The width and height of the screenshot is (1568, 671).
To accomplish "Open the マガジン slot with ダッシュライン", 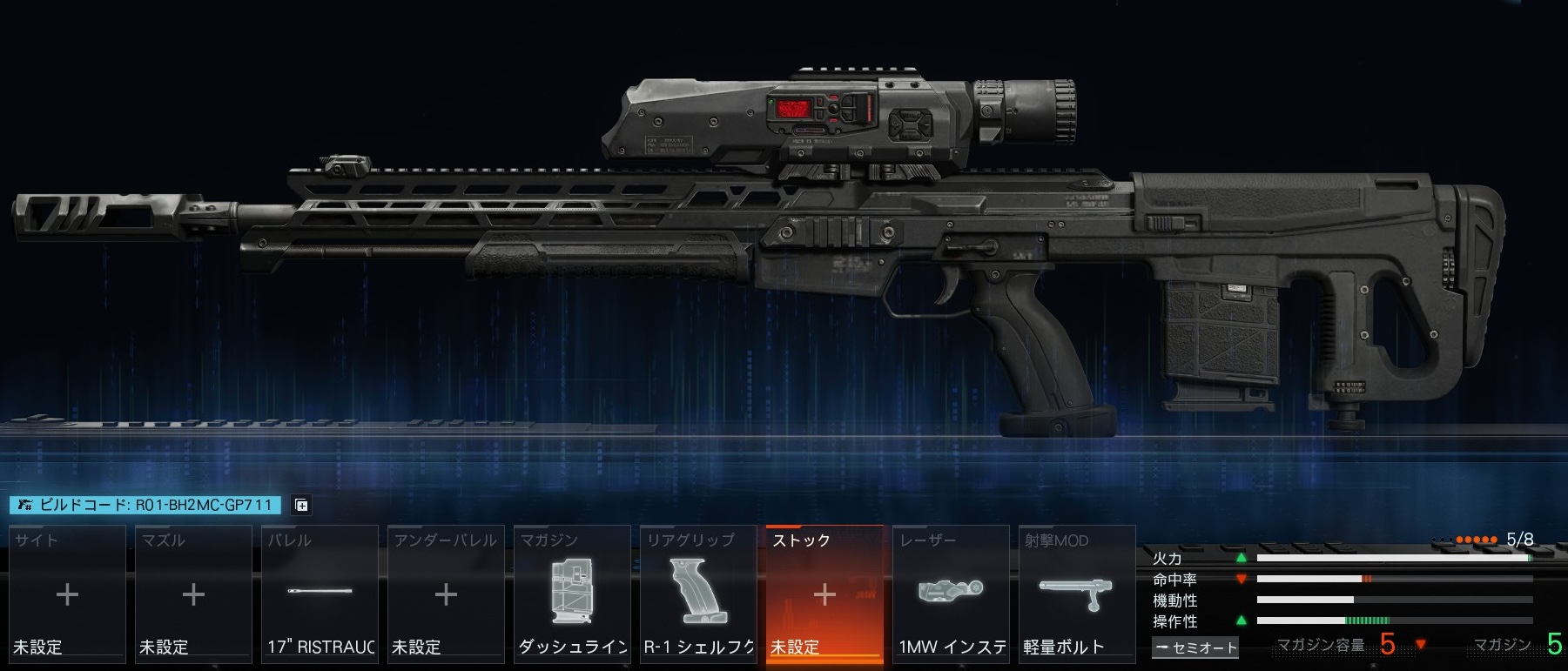I will pos(572,594).
